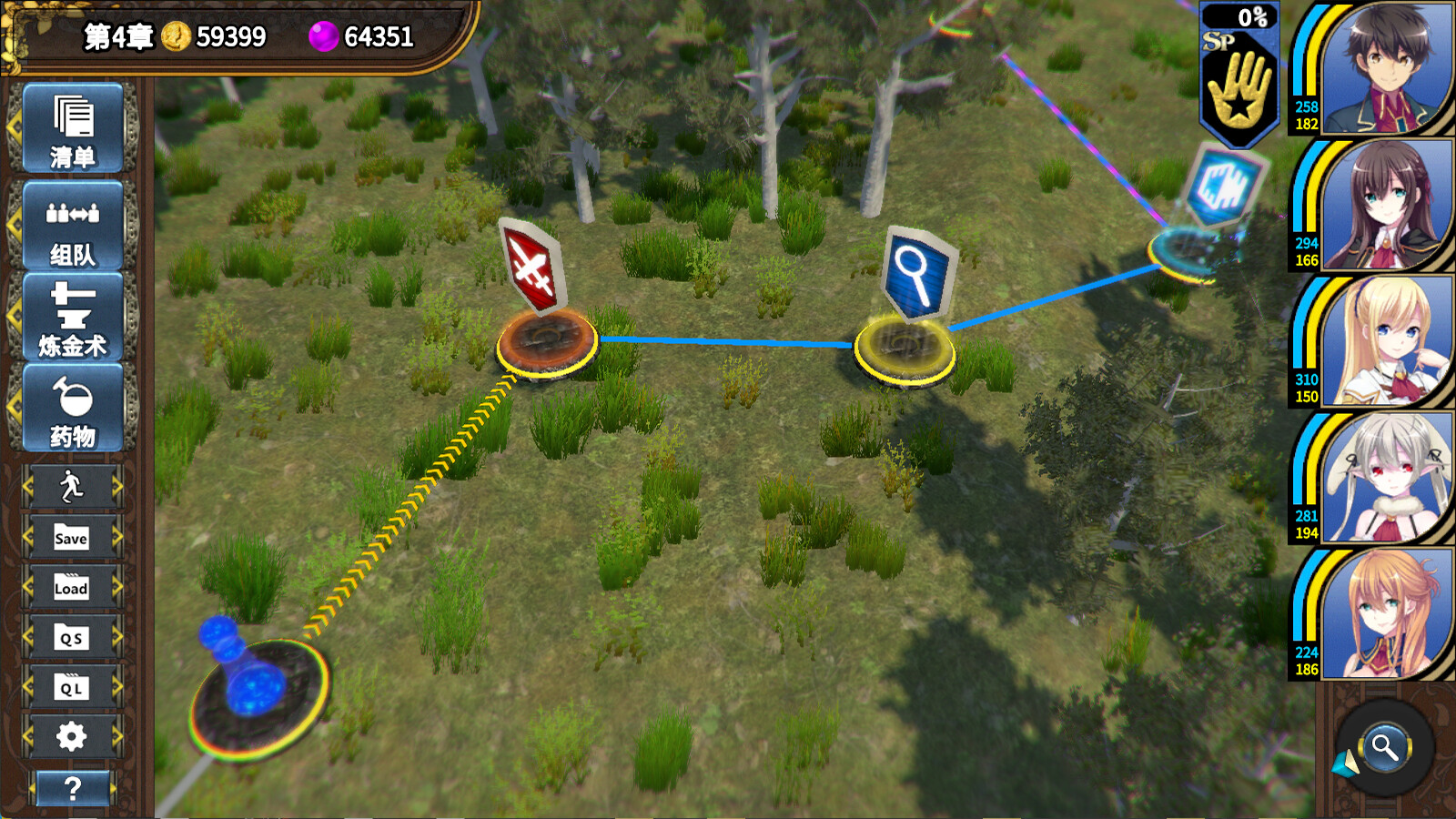The width and height of the screenshot is (1456, 819).
Task: Select the blonde girl portrait
Action: coord(1385,342)
